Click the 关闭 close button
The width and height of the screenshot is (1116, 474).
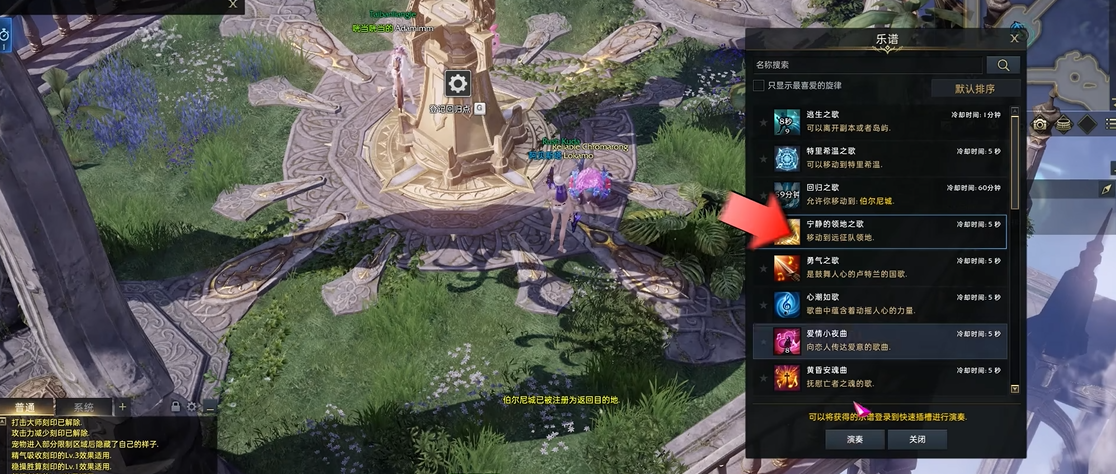click(917, 439)
